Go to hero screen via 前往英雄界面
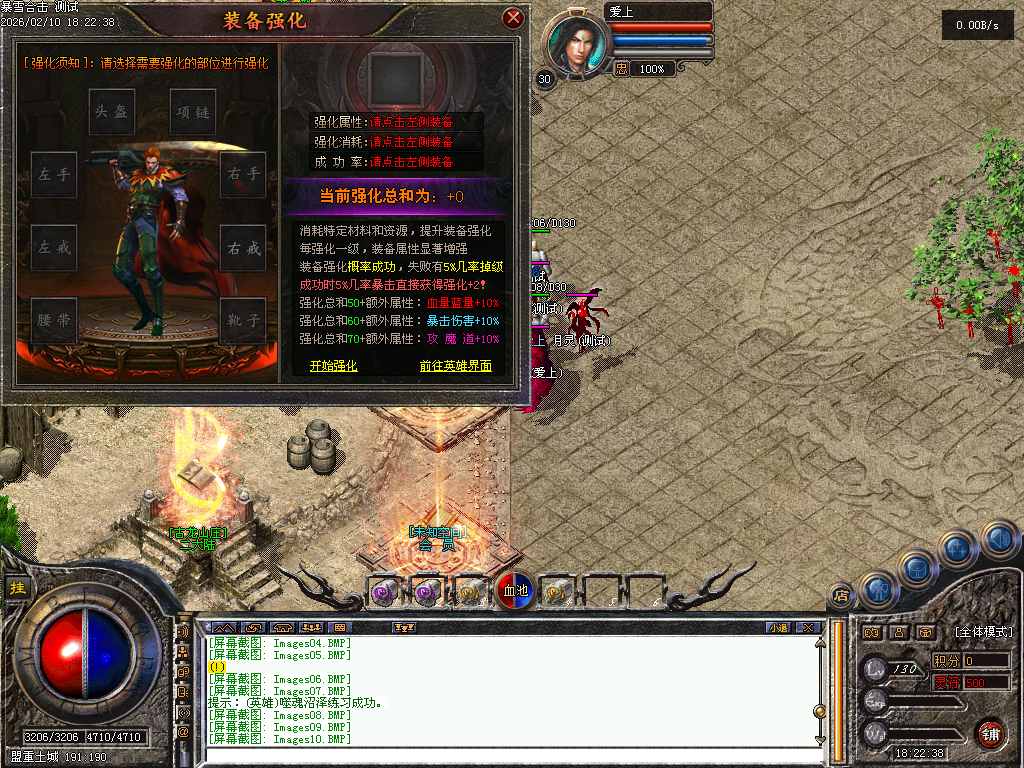Image resolution: width=1024 pixels, height=768 pixels. point(456,367)
